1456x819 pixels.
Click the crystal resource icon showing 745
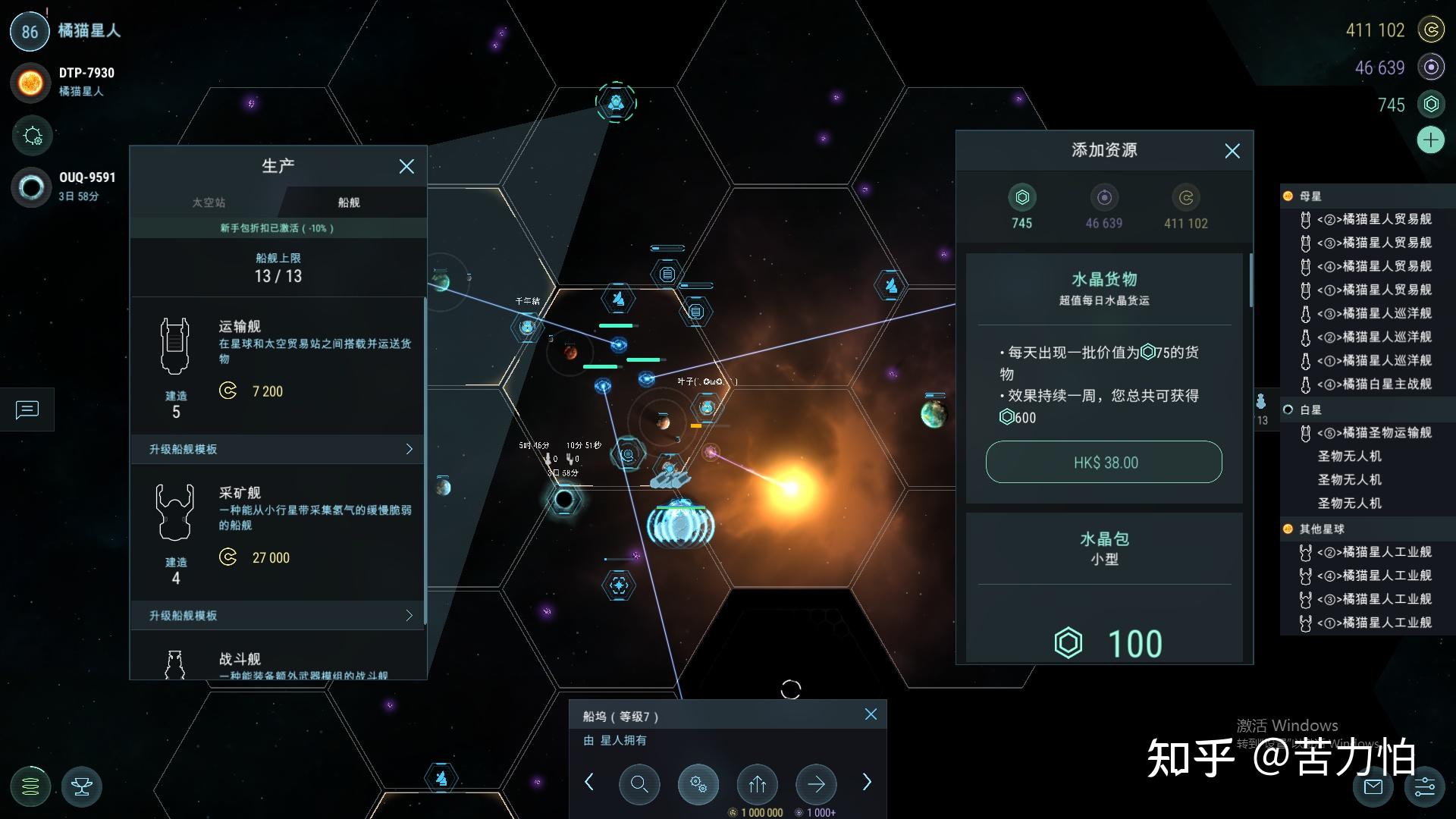coord(1021,199)
